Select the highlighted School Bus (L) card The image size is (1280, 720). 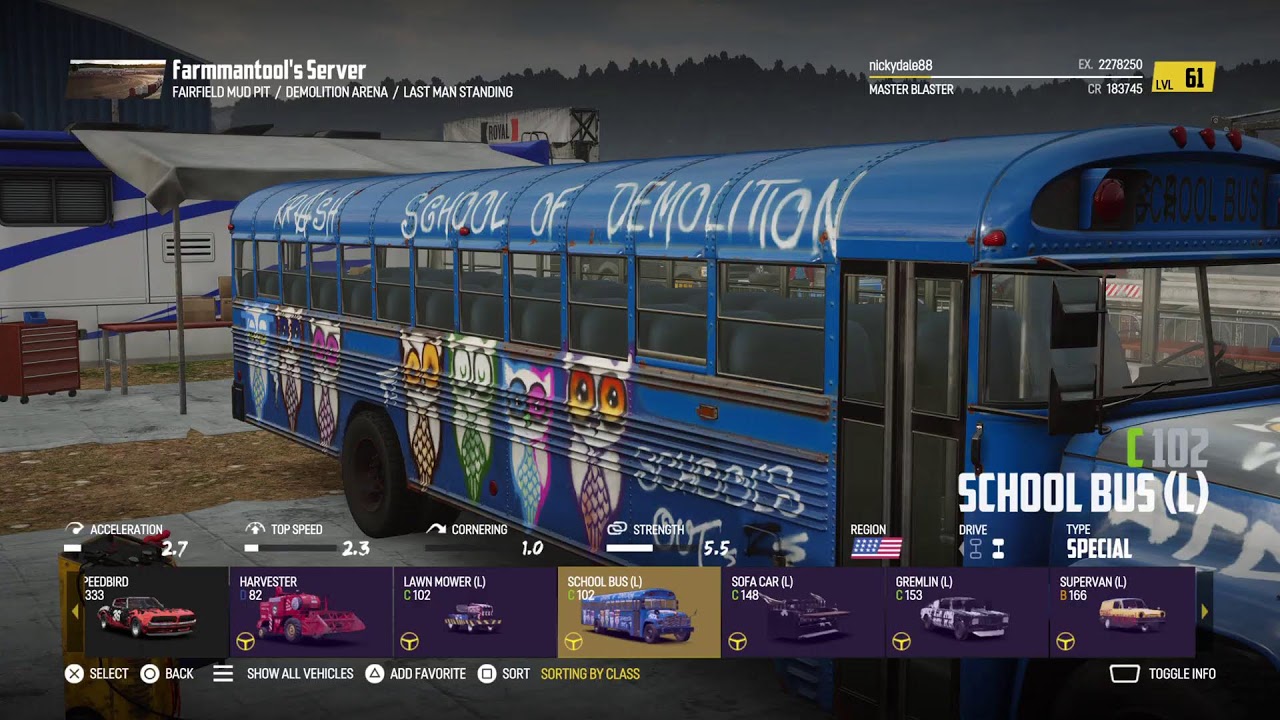(639, 612)
